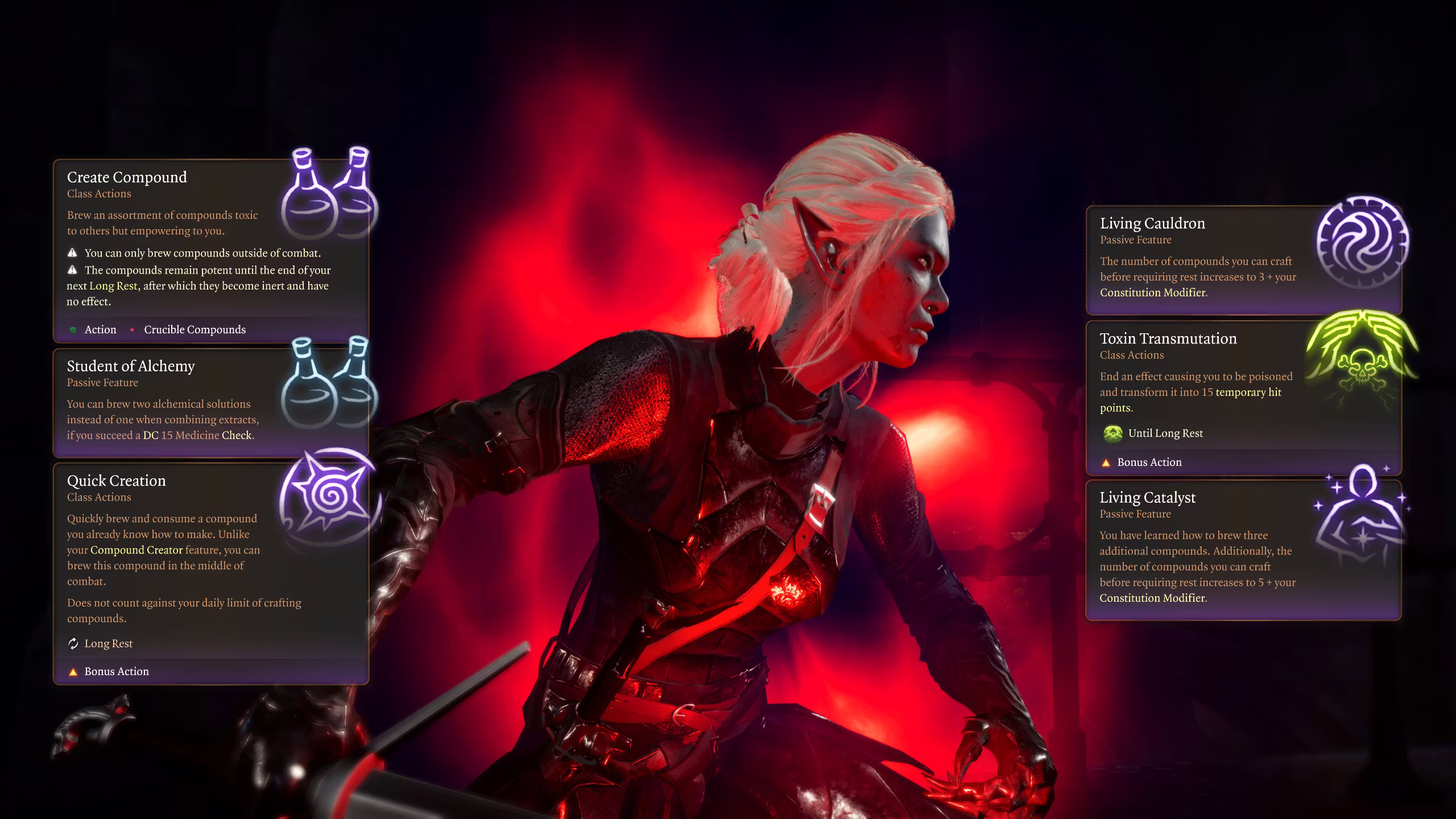The image size is (1456, 819).
Task: Click Constitution Modifier in the Living Cauldron card
Action: [1152, 292]
